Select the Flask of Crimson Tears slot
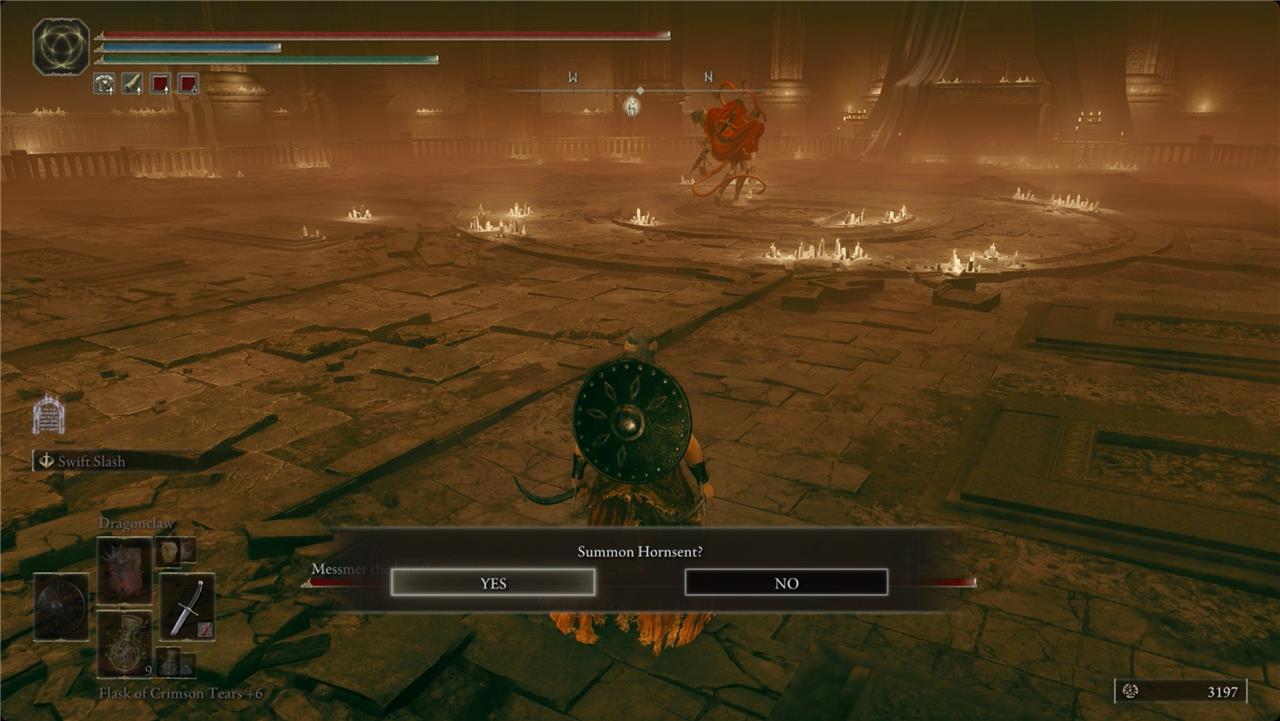The height and width of the screenshot is (721, 1280). coord(124,643)
